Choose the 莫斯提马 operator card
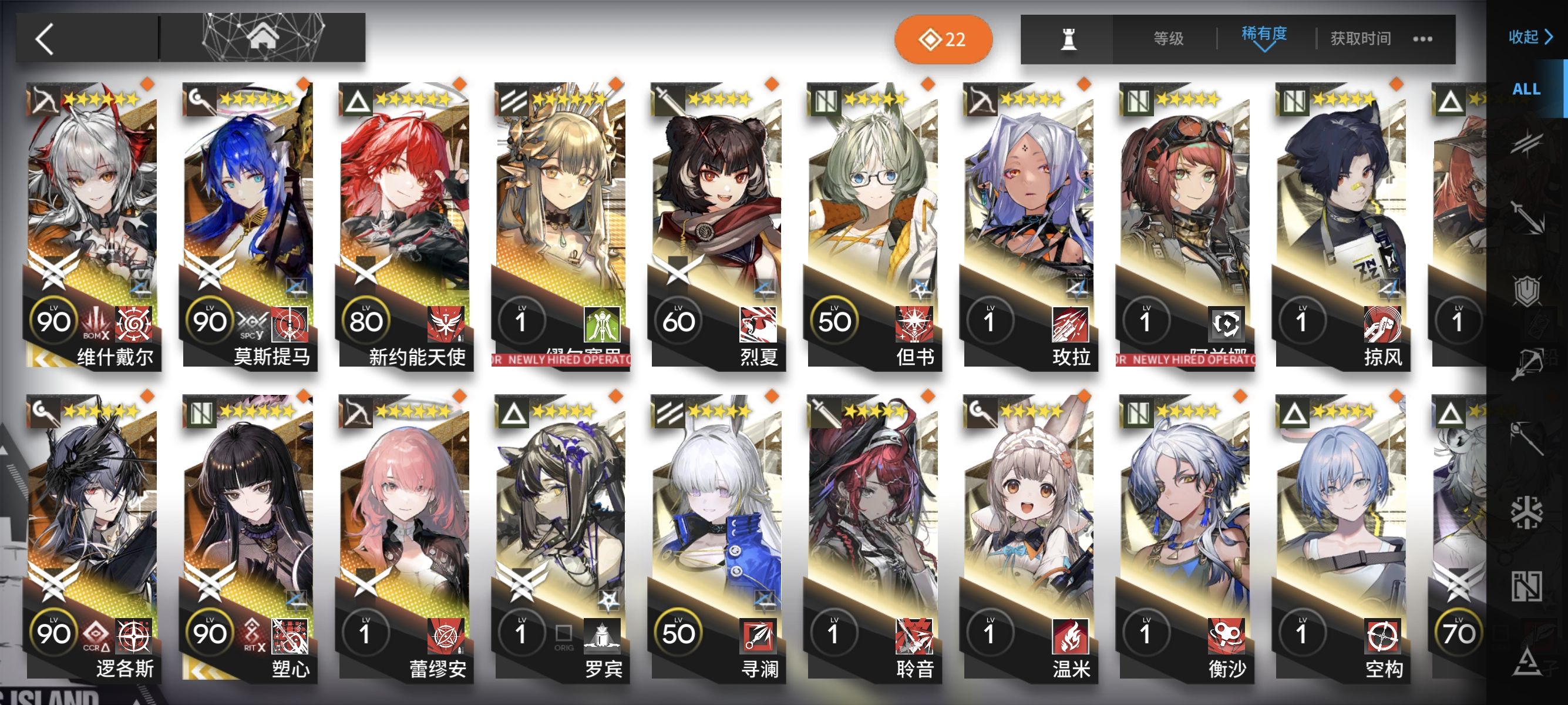Image resolution: width=1568 pixels, height=705 pixels. 248,225
